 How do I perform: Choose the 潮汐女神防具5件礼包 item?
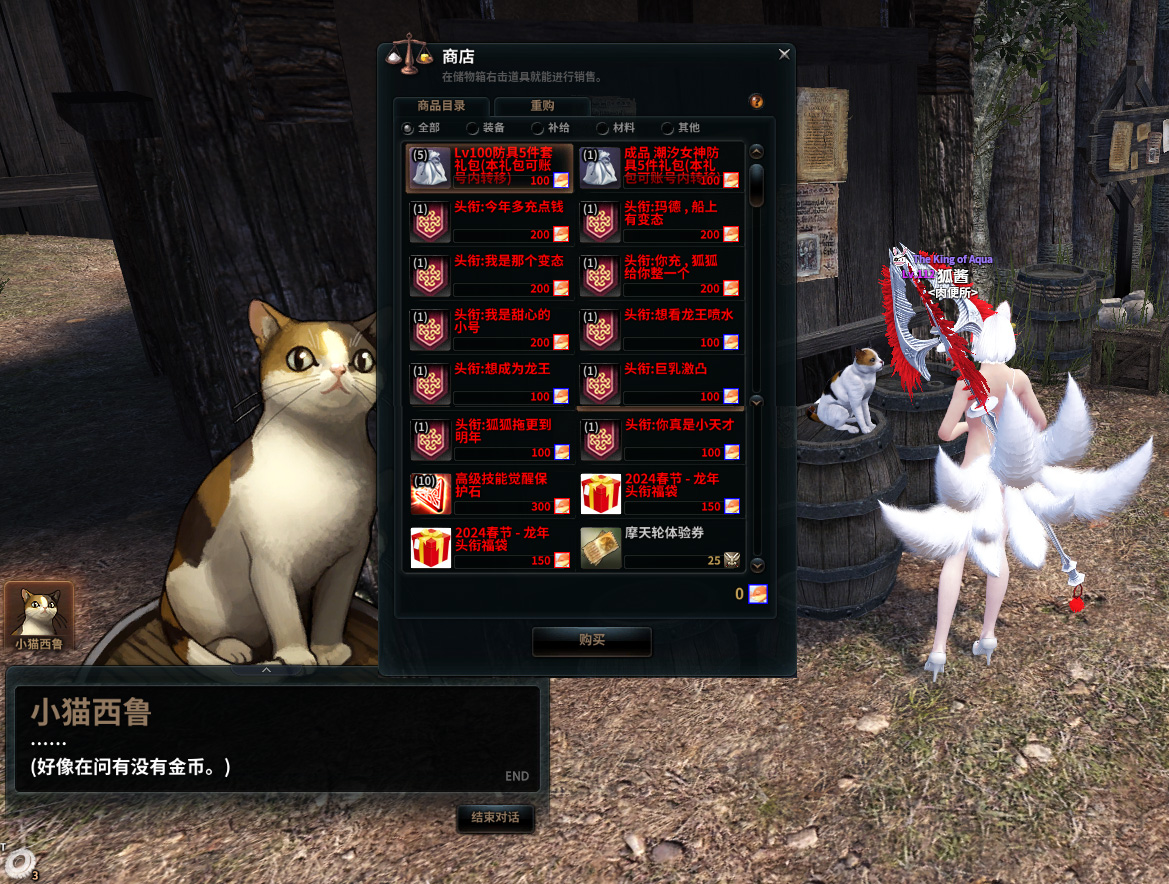pos(660,167)
